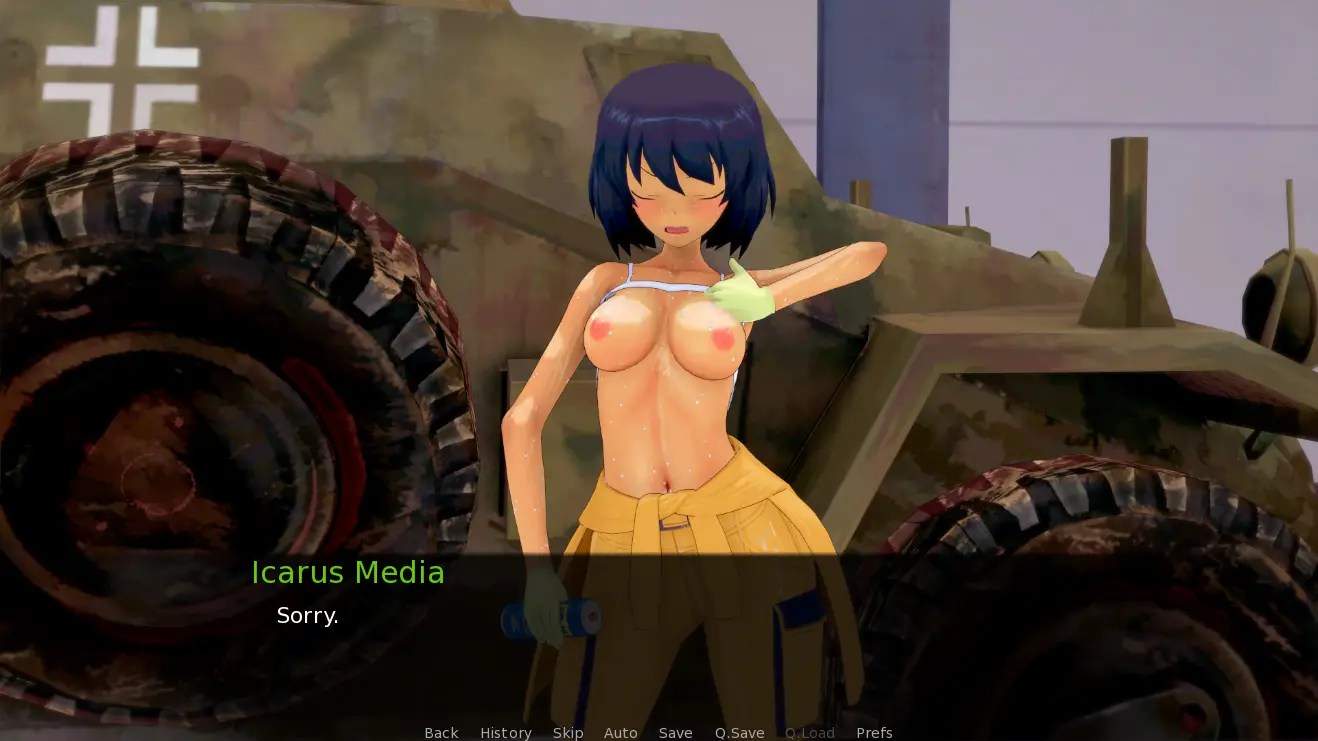Click the dialogue line reading 'Sorry.'
The width and height of the screenshot is (1318, 741).
pos(307,615)
